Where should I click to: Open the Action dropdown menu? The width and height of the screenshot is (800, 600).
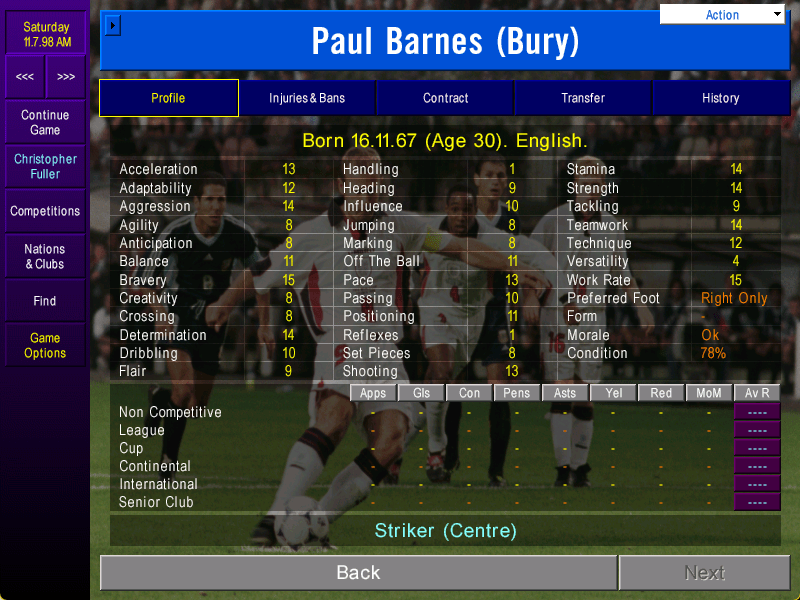[x=723, y=15]
